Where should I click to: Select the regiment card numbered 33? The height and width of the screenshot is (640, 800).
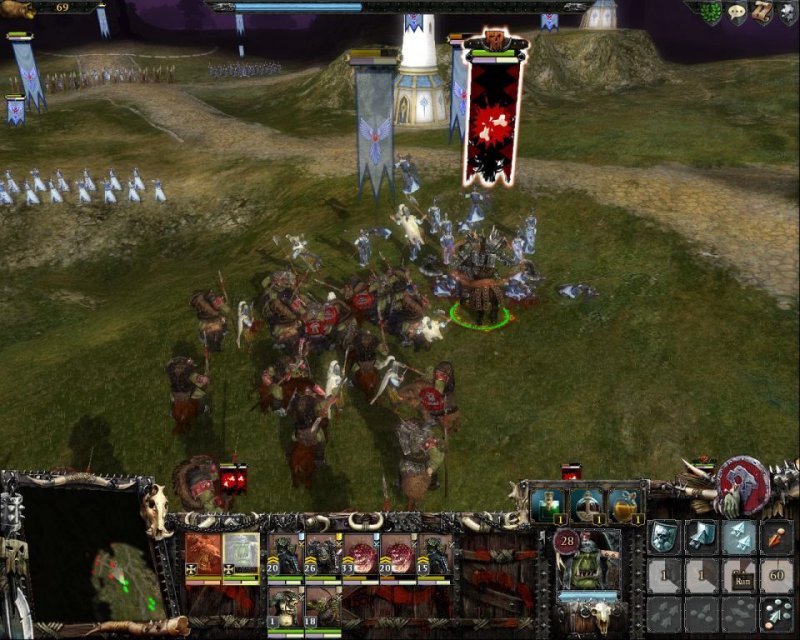pyautogui.click(x=358, y=555)
